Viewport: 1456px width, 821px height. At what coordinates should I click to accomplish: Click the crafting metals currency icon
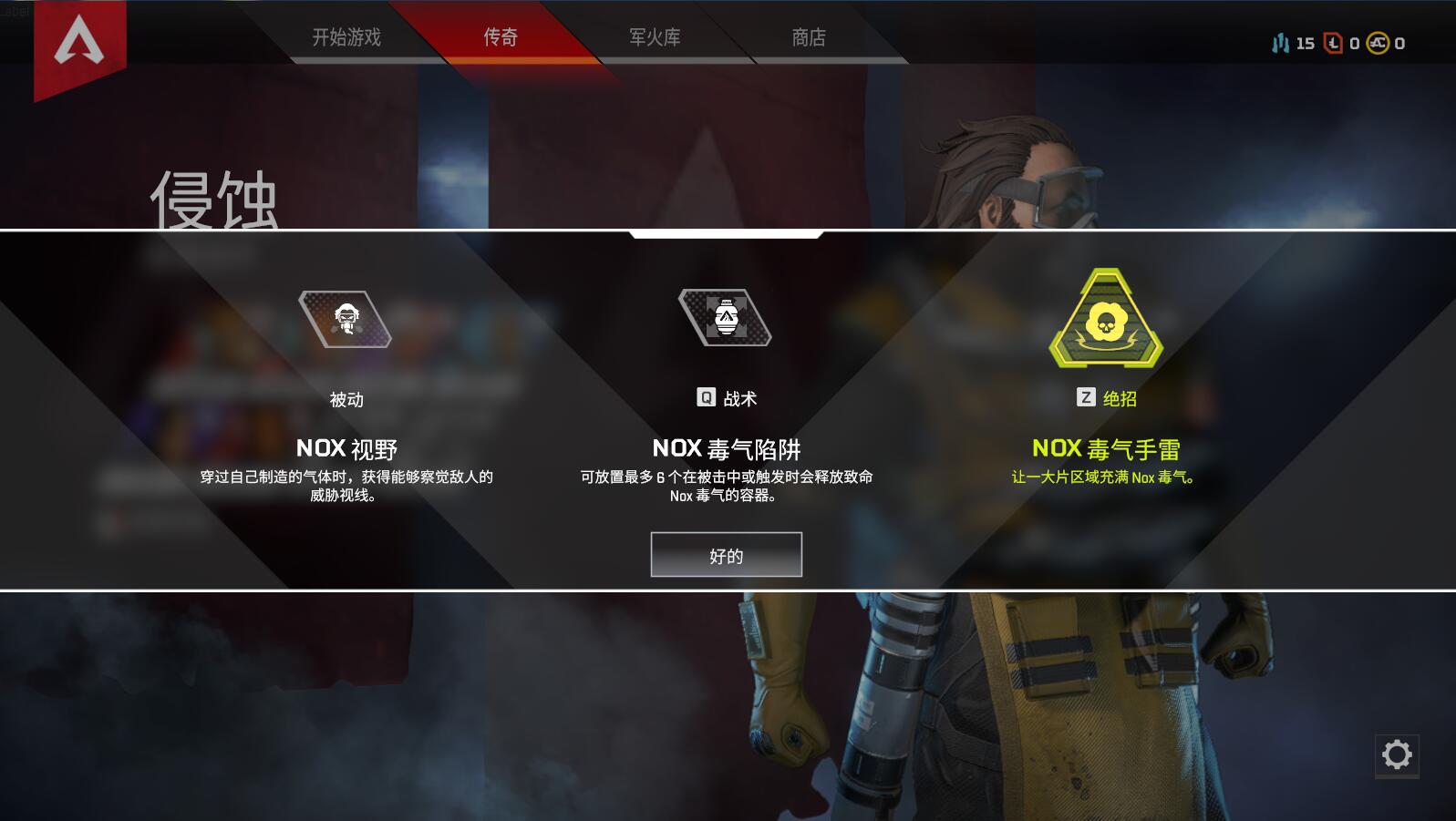tap(1280, 42)
